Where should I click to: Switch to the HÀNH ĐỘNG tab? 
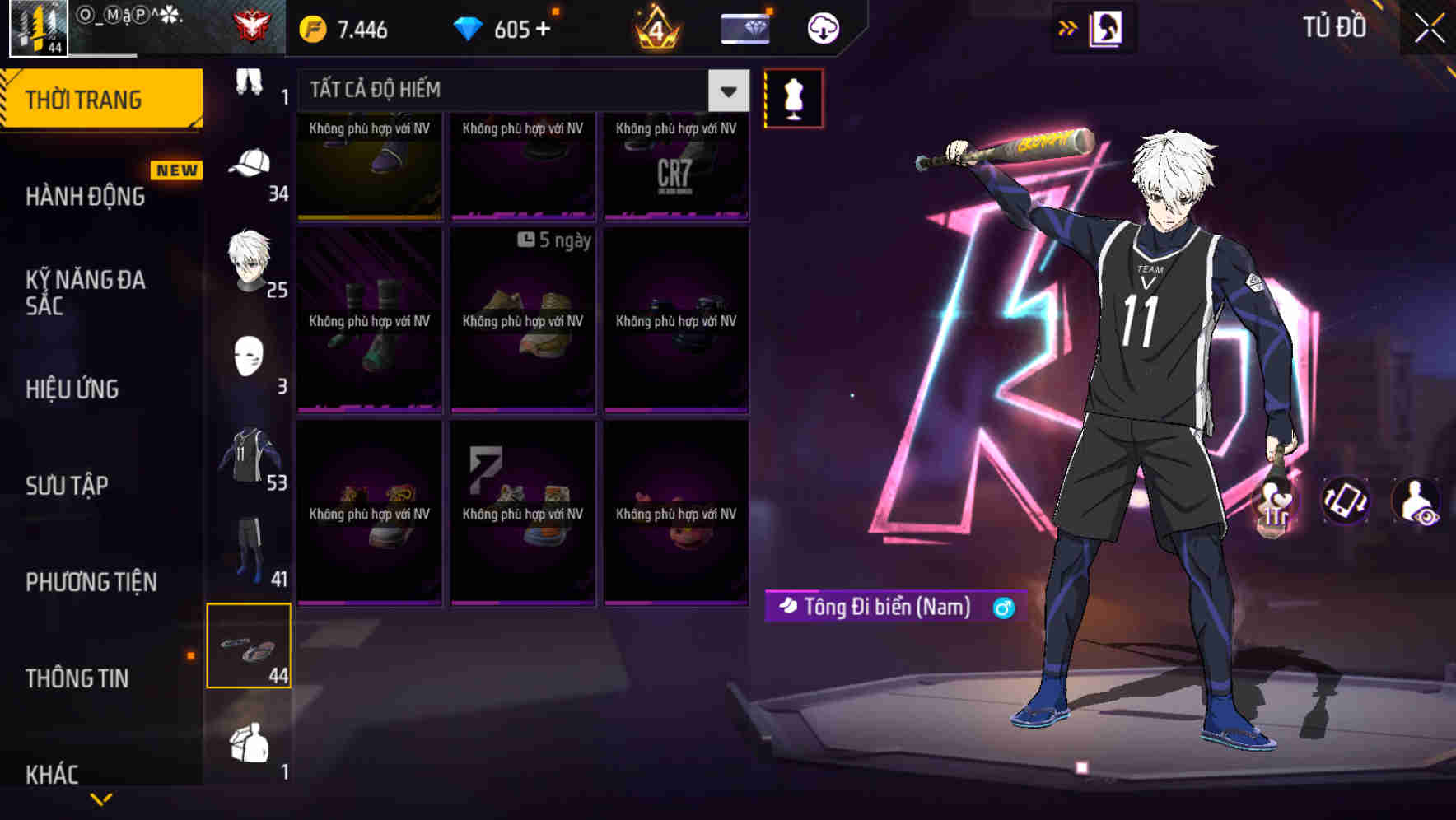(x=86, y=196)
